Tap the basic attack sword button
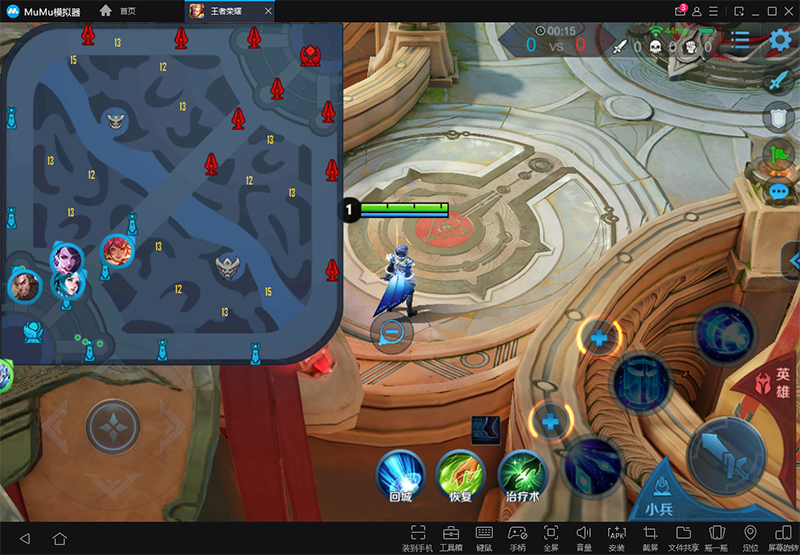The image size is (800, 555). click(727, 455)
